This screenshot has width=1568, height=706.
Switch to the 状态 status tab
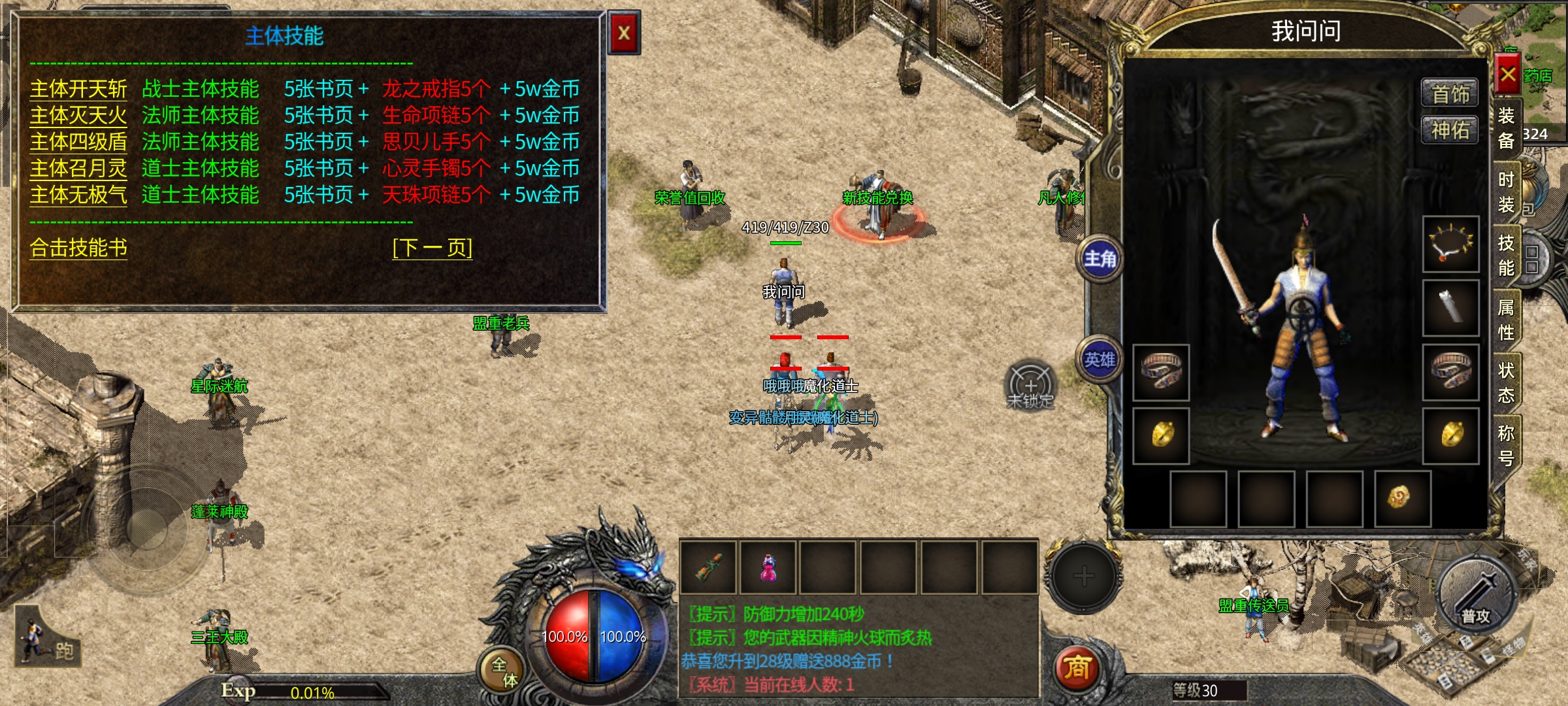pyautogui.click(x=1506, y=383)
